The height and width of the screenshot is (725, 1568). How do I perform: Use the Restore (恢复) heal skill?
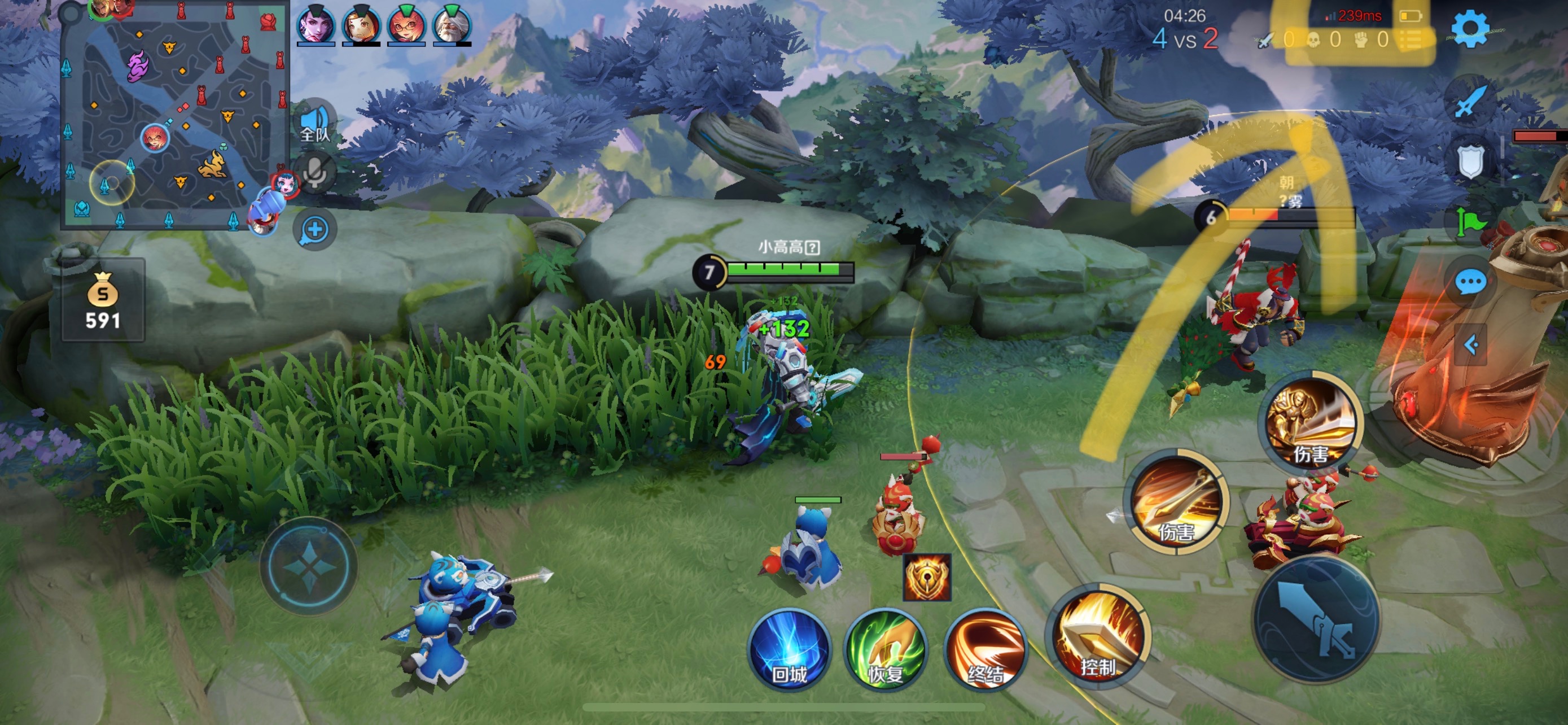886,649
